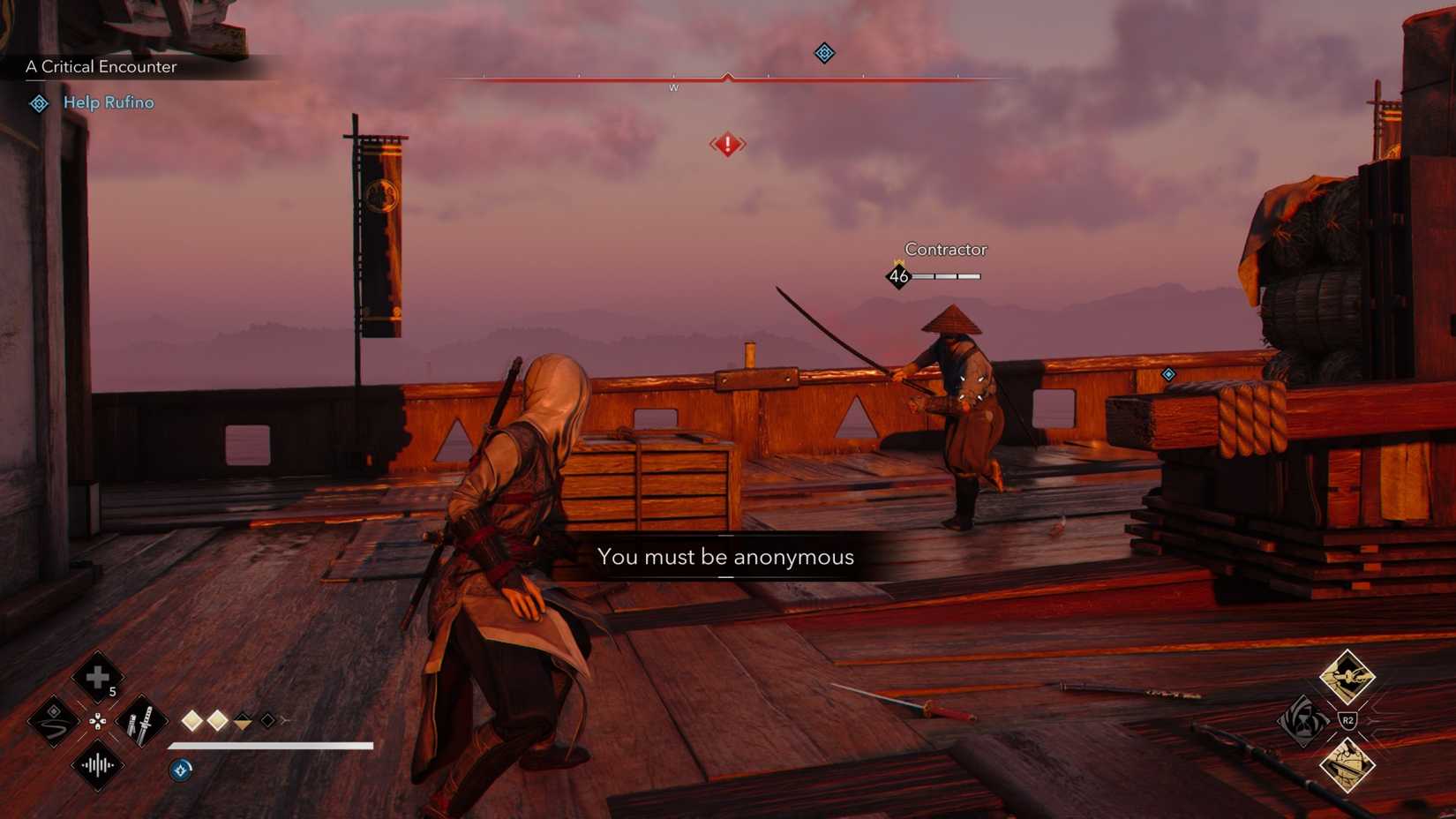
Task: Click the R2 shield prompt
Action: coord(1347,719)
